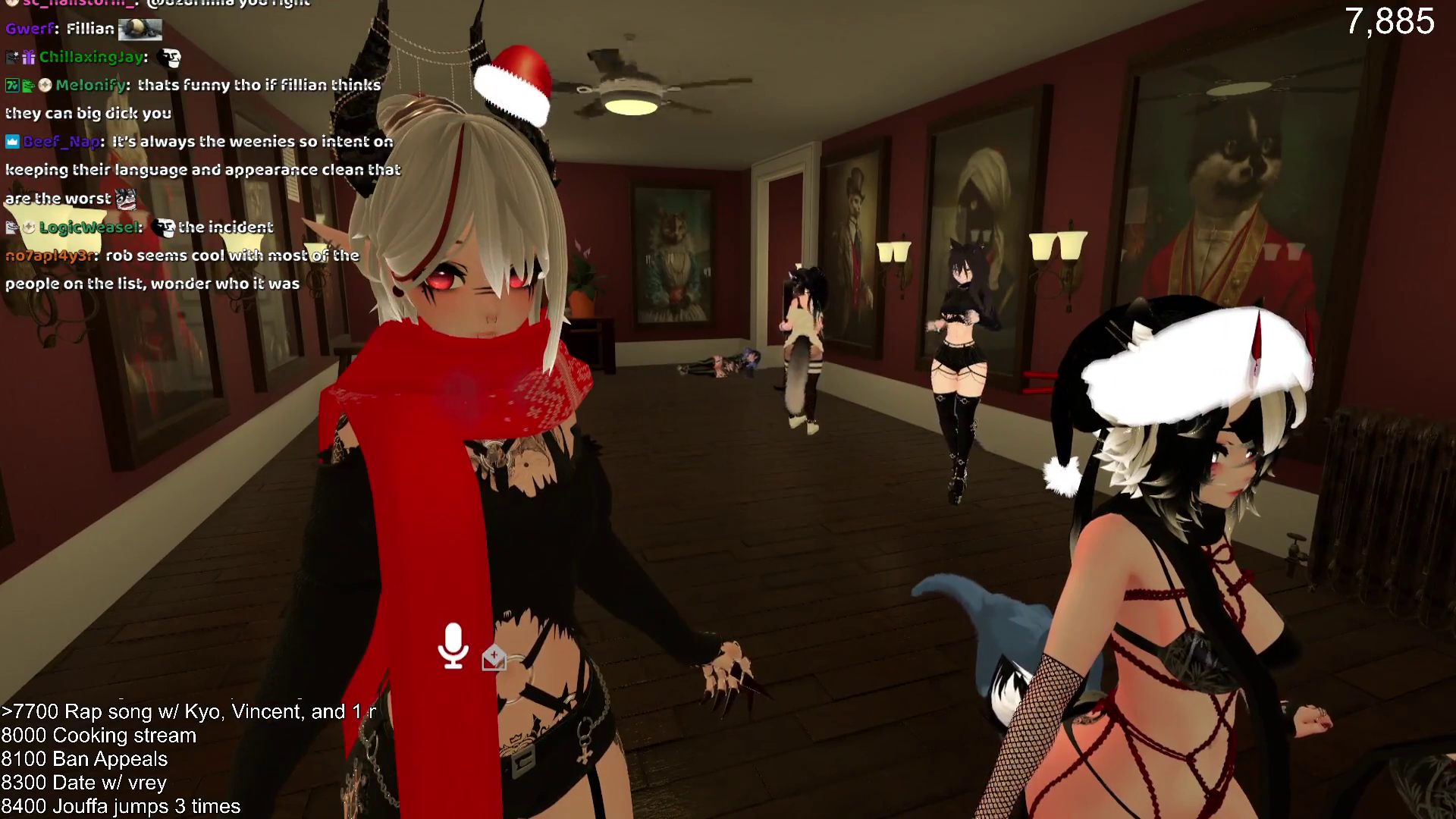Select Melonify's 7TV badge
The height and width of the screenshot is (819, 1456).
pos(11,86)
